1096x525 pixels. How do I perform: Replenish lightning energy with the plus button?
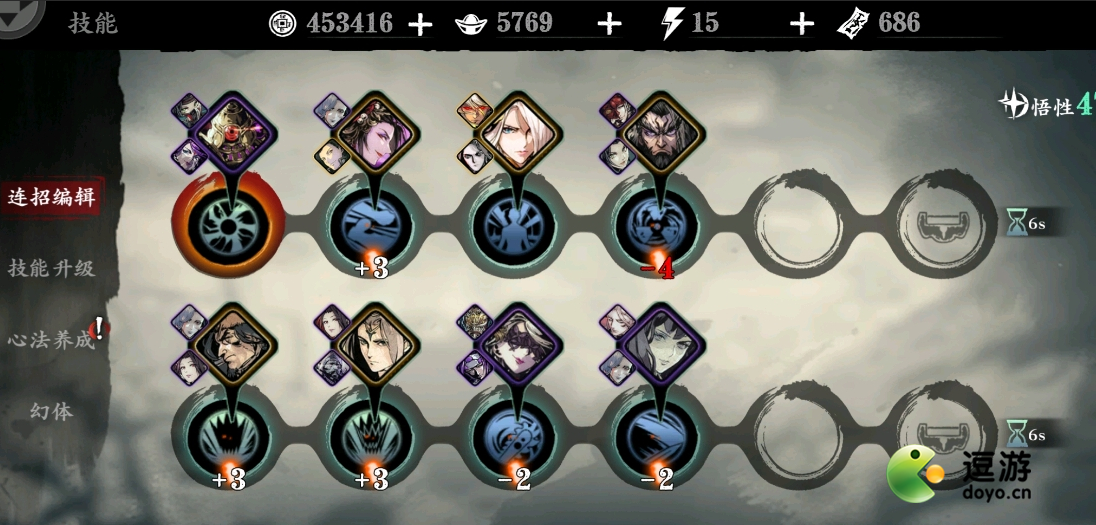801,24
